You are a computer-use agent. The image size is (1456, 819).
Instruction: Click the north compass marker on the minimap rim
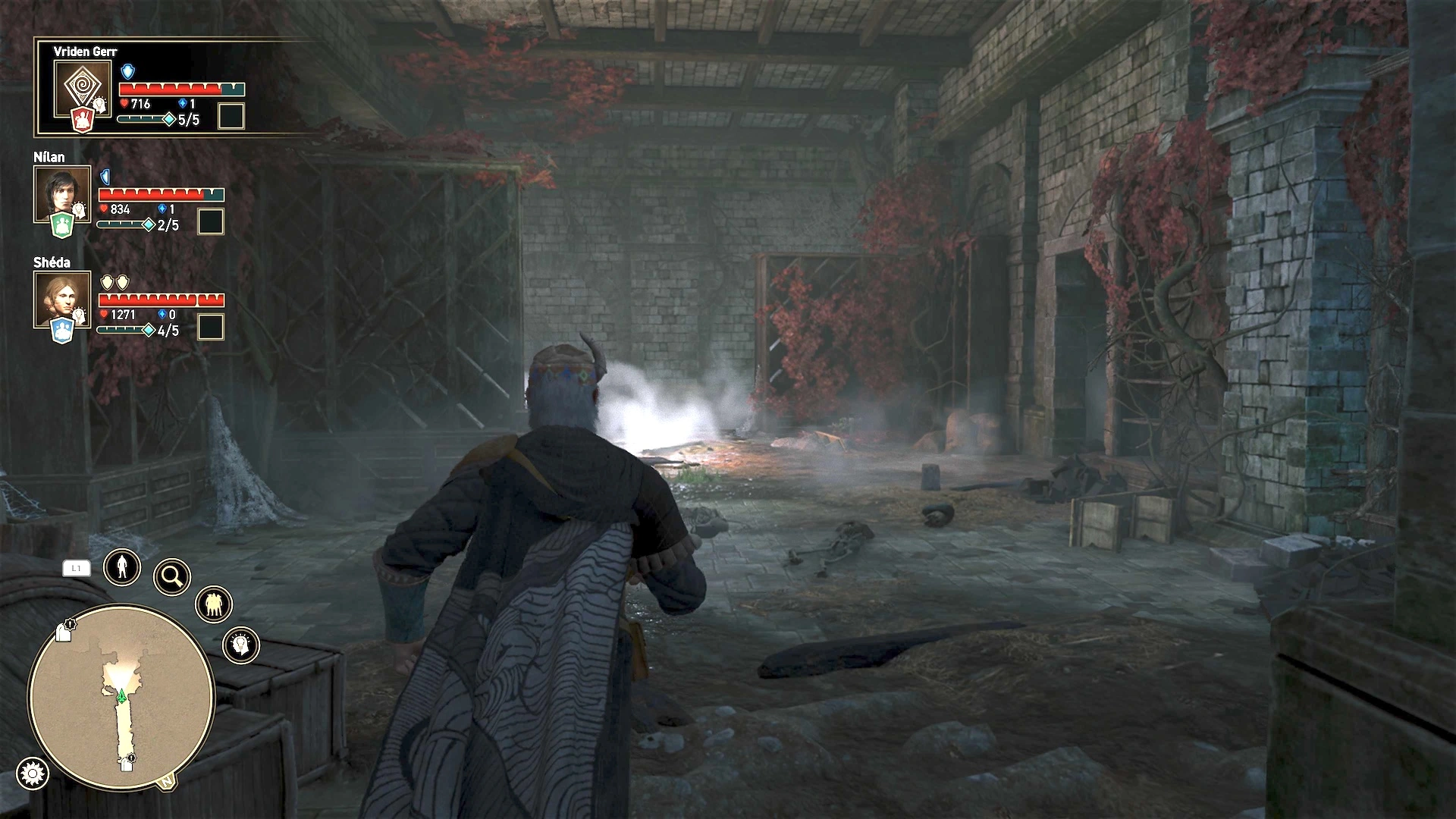point(166,782)
